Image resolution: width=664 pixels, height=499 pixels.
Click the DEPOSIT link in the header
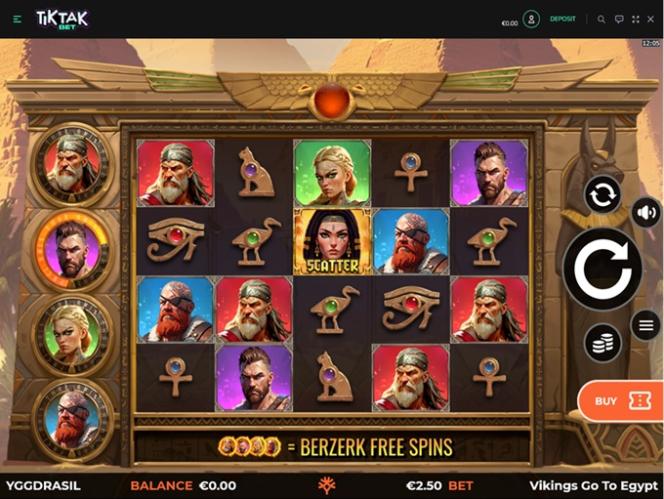[564, 19]
